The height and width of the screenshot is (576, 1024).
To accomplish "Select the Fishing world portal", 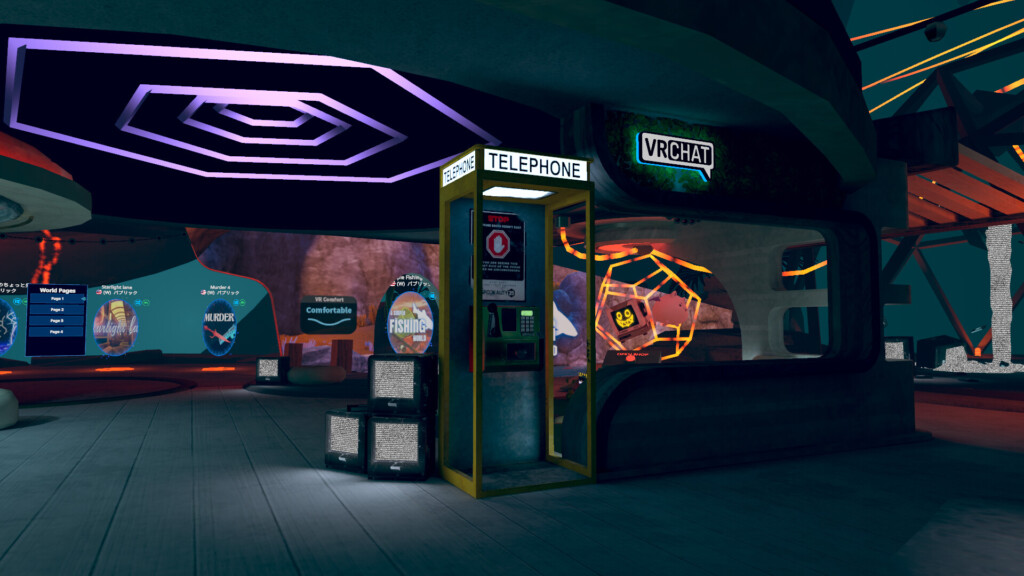I will (410, 323).
